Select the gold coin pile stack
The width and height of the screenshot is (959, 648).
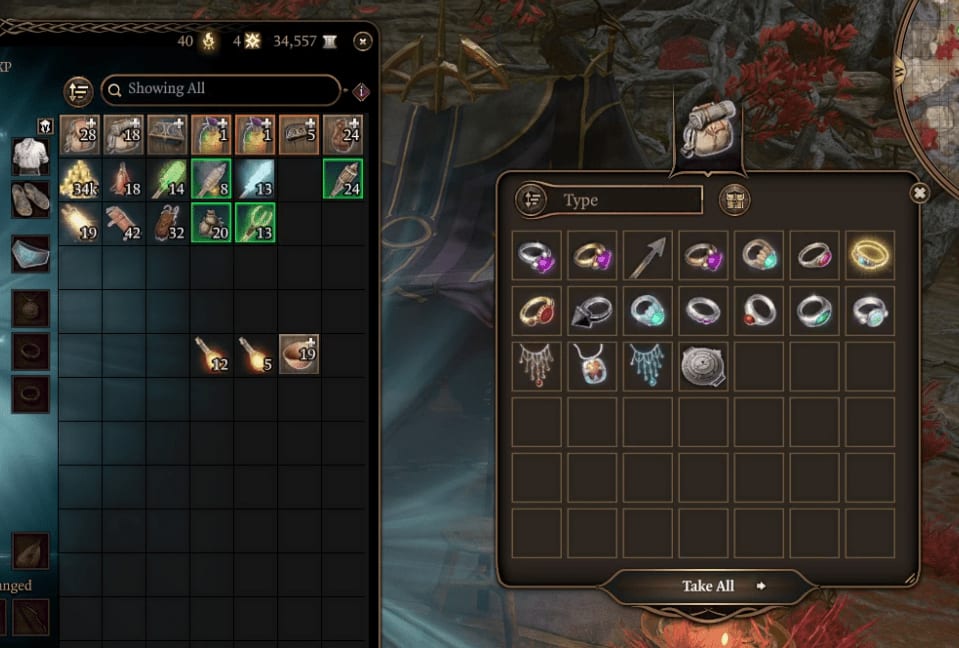[x=80, y=178]
